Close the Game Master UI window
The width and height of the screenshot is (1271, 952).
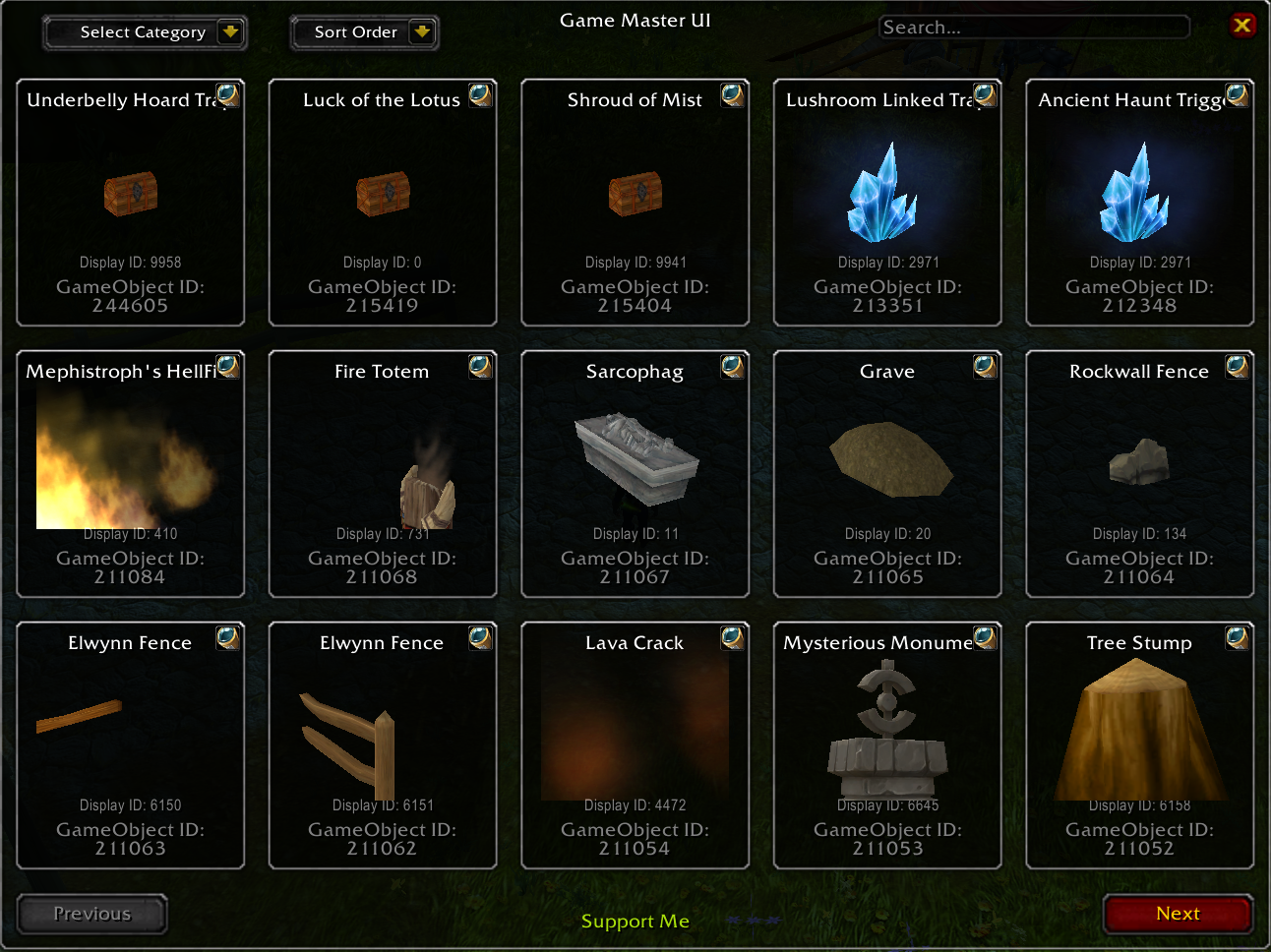click(1242, 25)
